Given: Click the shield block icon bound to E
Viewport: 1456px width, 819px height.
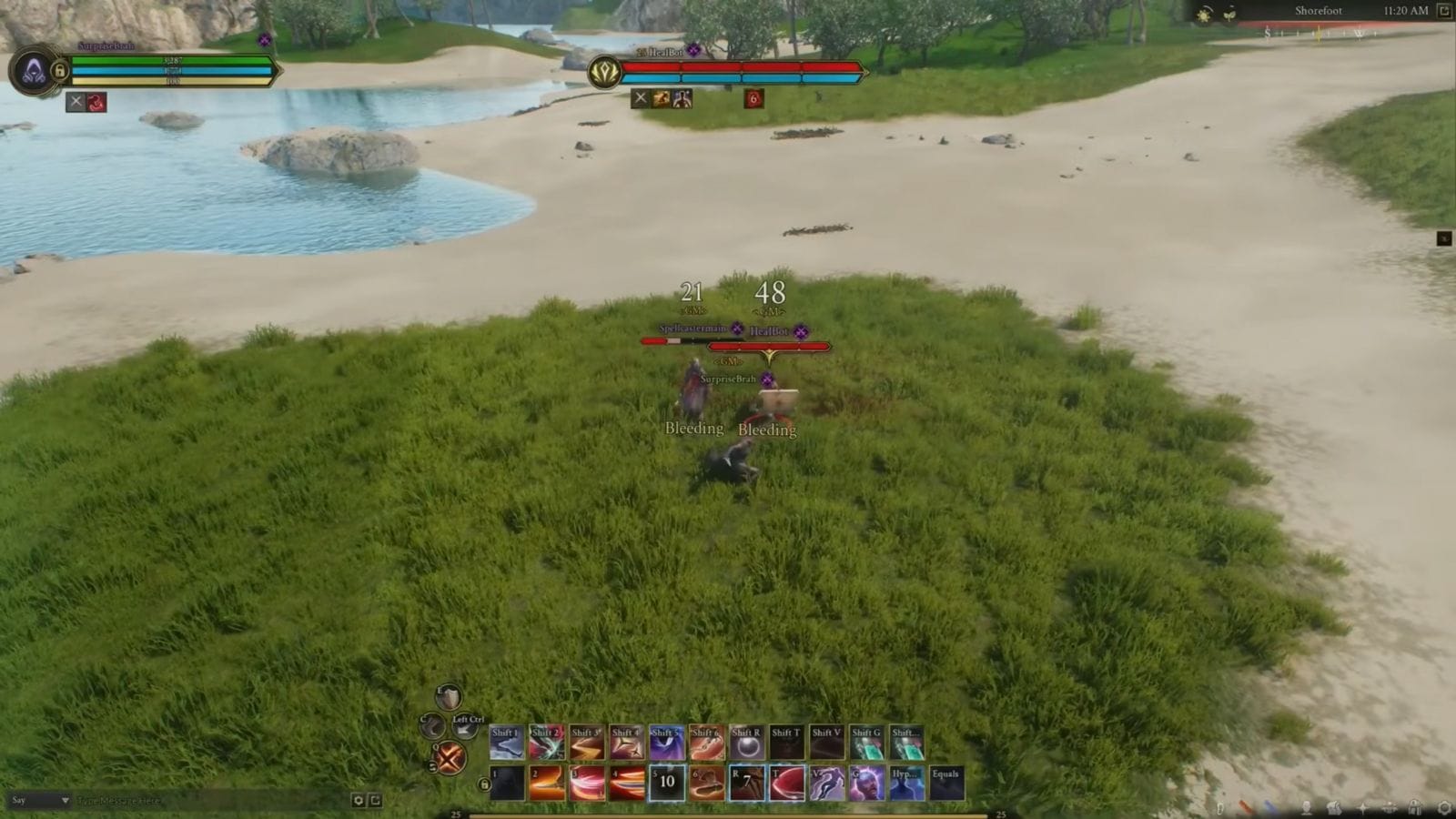Looking at the screenshot, I should tap(450, 695).
